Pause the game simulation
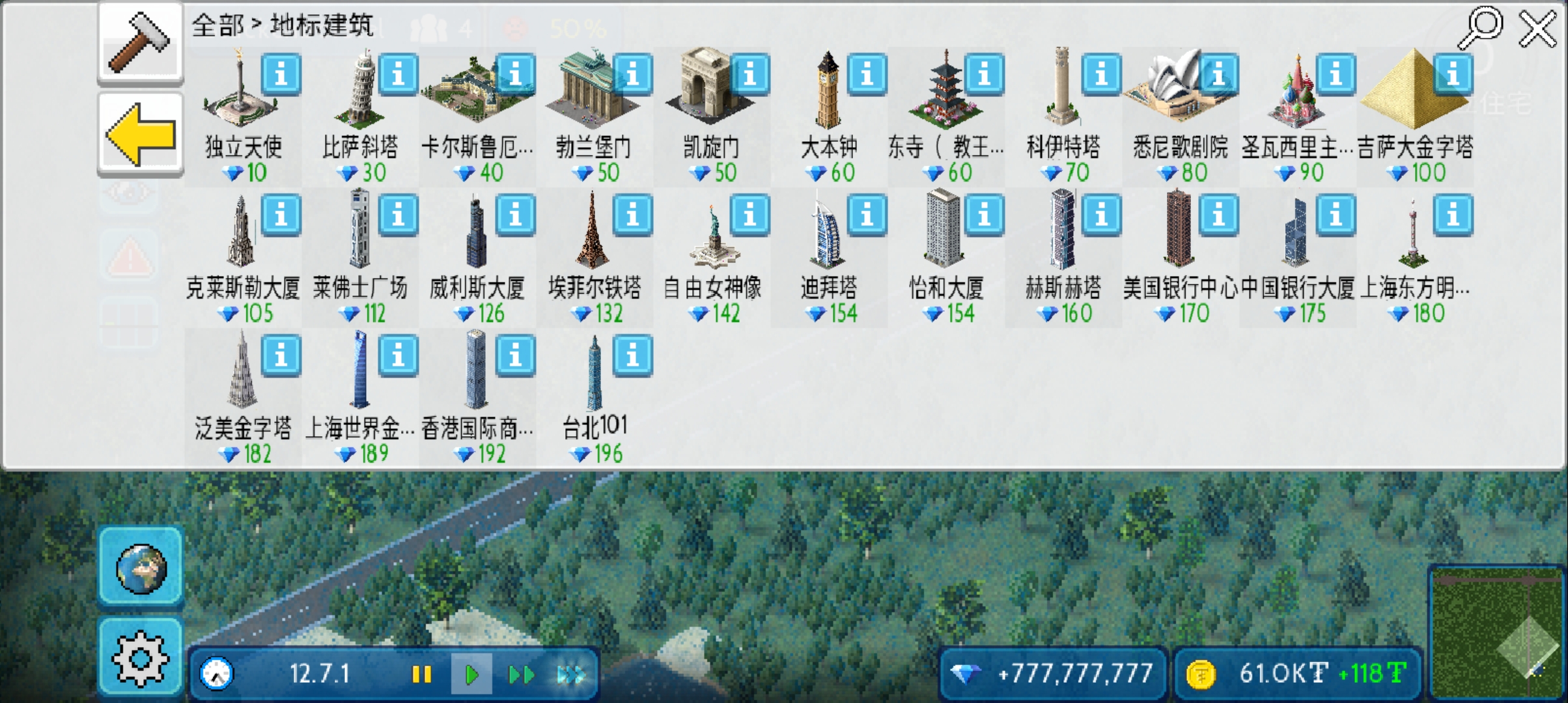The width and height of the screenshot is (1568, 703). (422, 674)
